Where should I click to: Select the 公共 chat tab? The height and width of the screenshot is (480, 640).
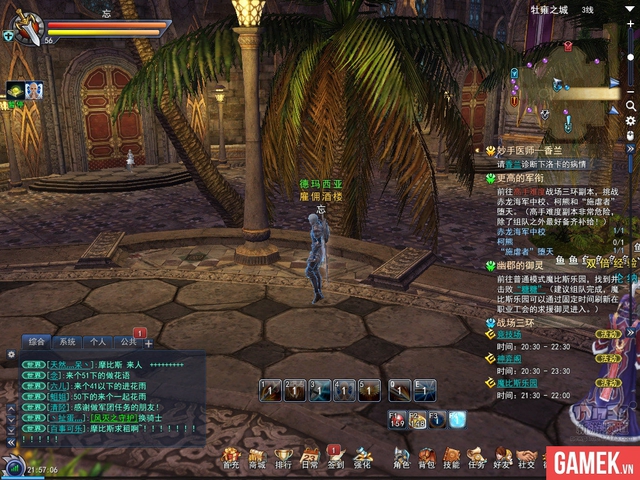click(x=127, y=341)
